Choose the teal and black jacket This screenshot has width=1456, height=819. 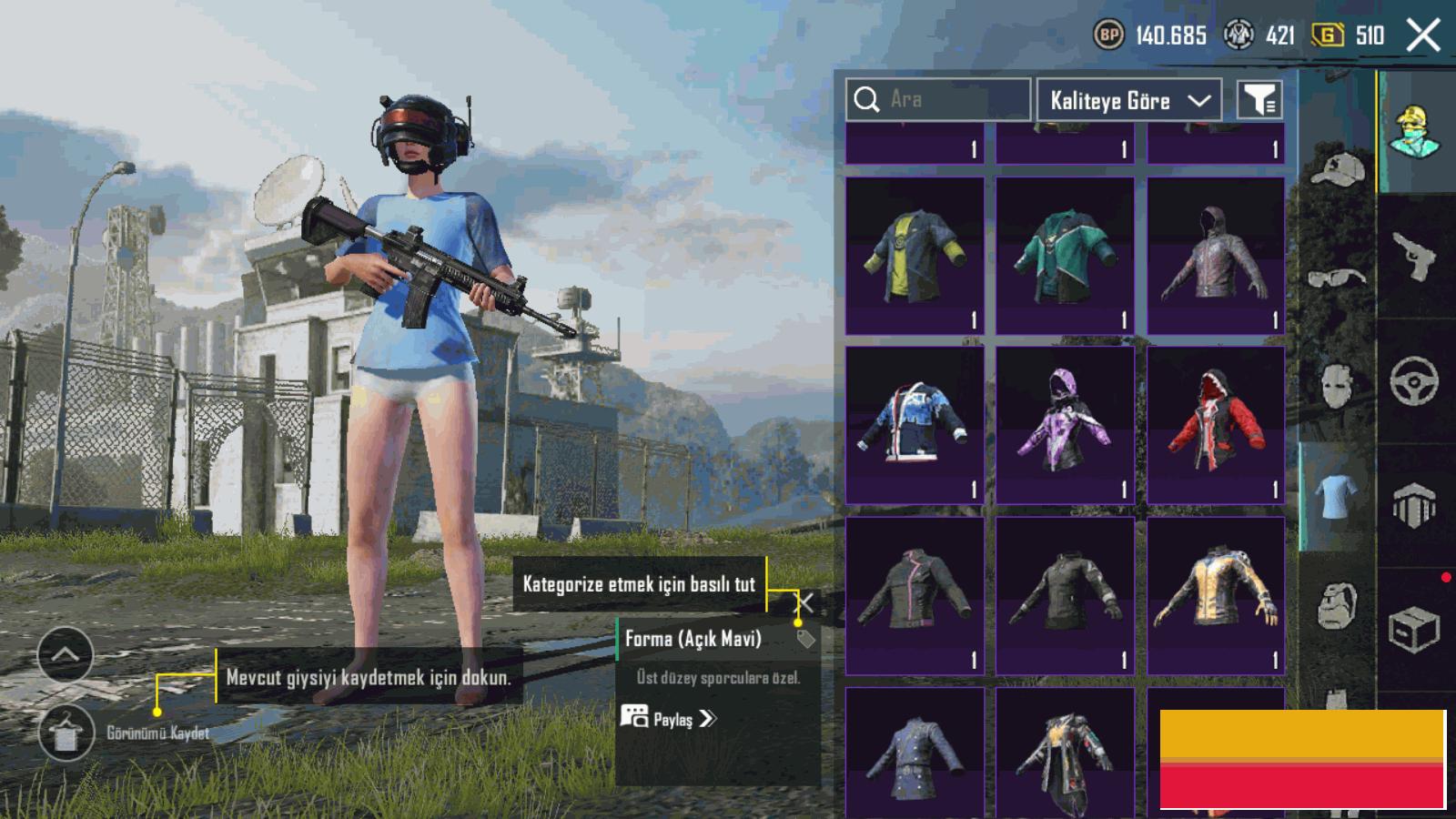coord(1065,256)
